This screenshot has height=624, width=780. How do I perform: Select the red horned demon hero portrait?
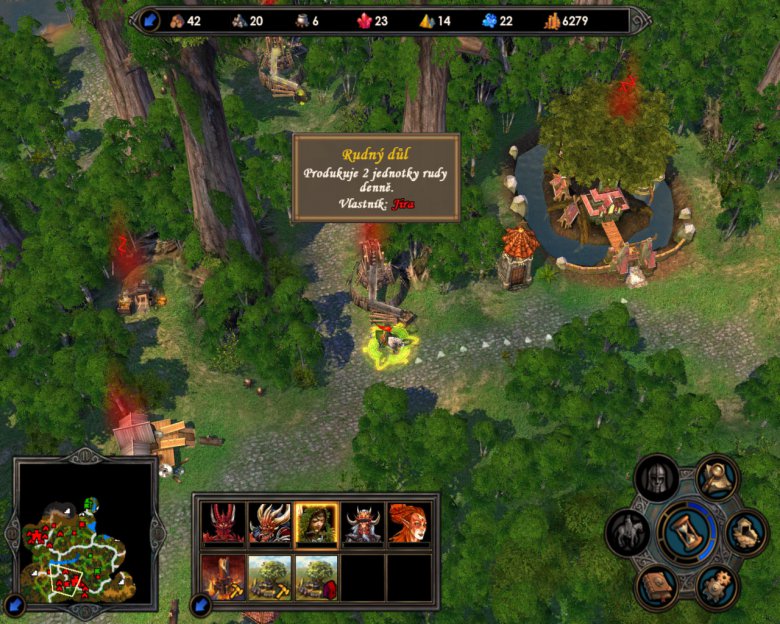coord(222,523)
